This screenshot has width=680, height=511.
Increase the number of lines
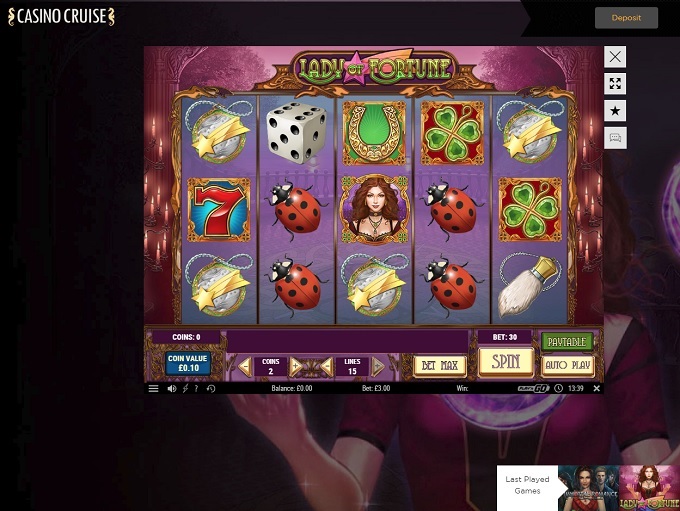[x=378, y=366]
